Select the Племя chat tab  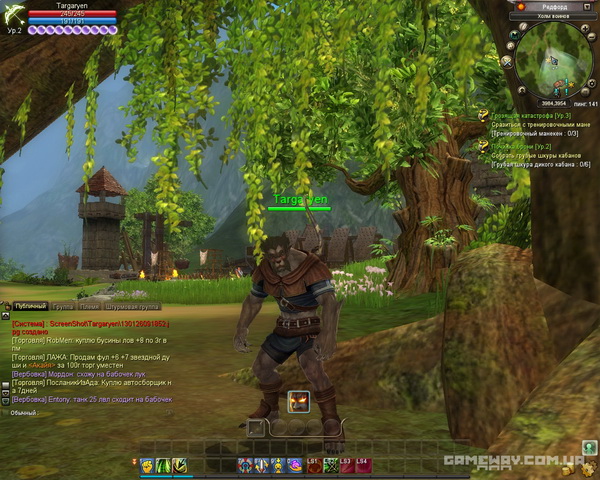[x=89, y=307]
